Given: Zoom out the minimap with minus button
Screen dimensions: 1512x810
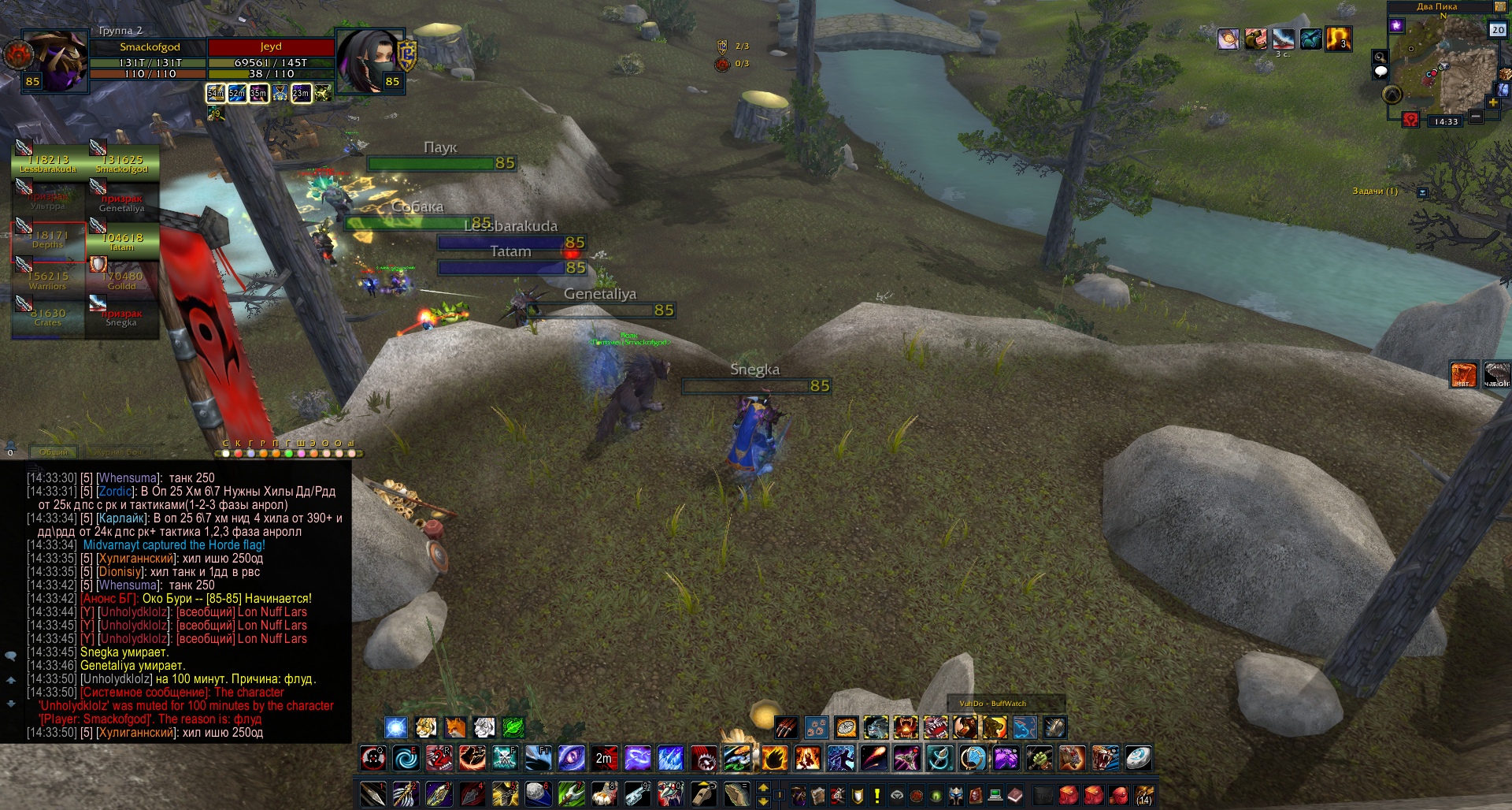Looking at the screenshot, I should tap(1476, 117).
